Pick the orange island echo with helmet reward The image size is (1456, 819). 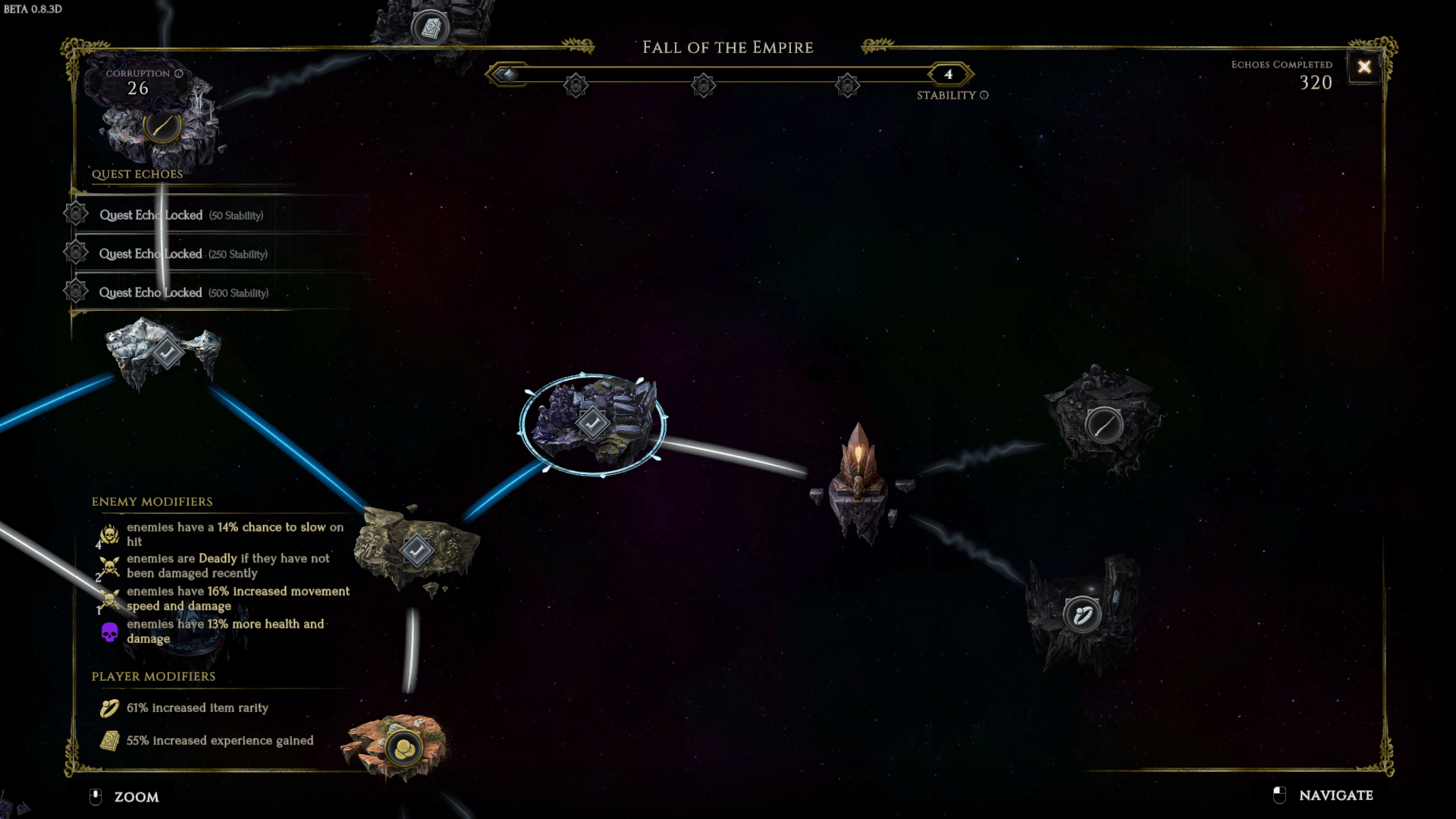[x=403, y=748]
